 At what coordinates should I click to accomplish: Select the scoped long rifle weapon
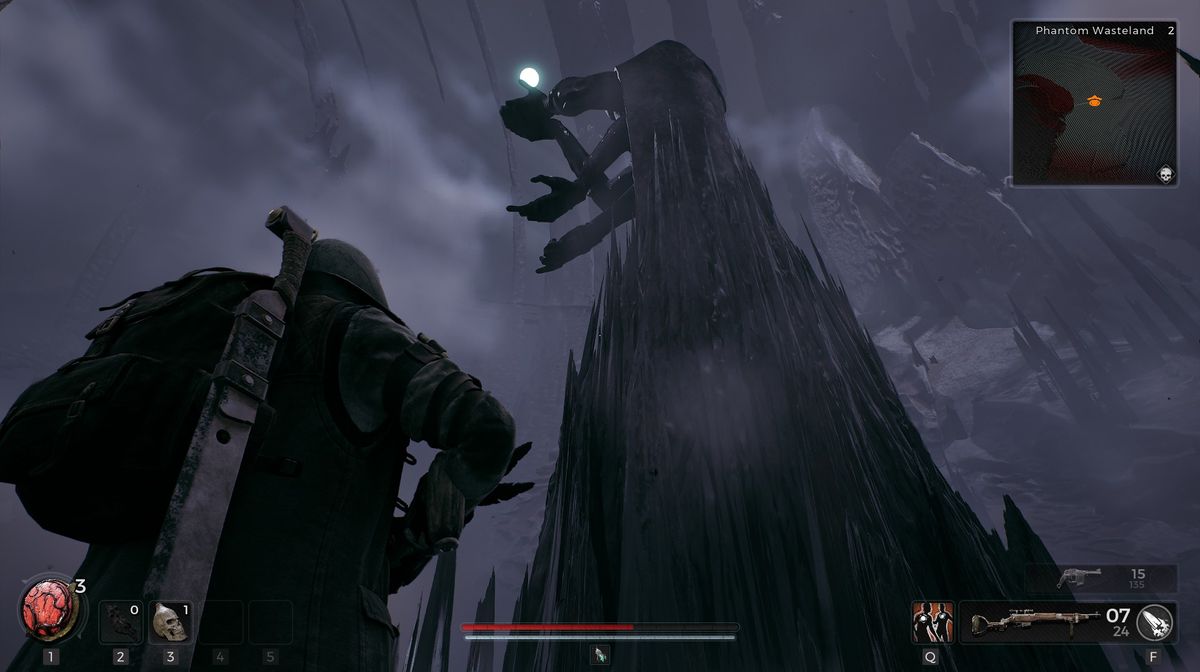(1028, 622)
